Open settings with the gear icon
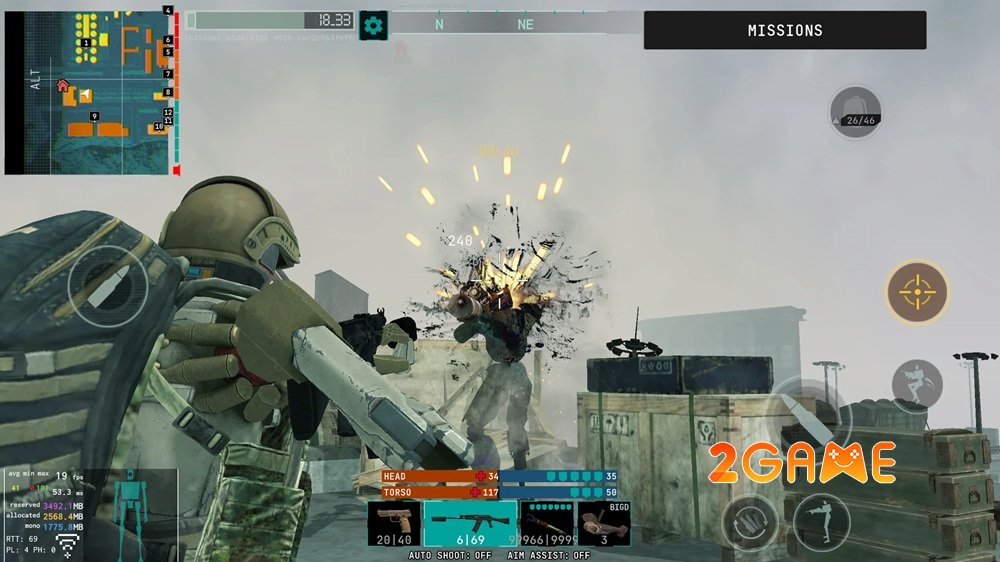 tap(373, 25)
